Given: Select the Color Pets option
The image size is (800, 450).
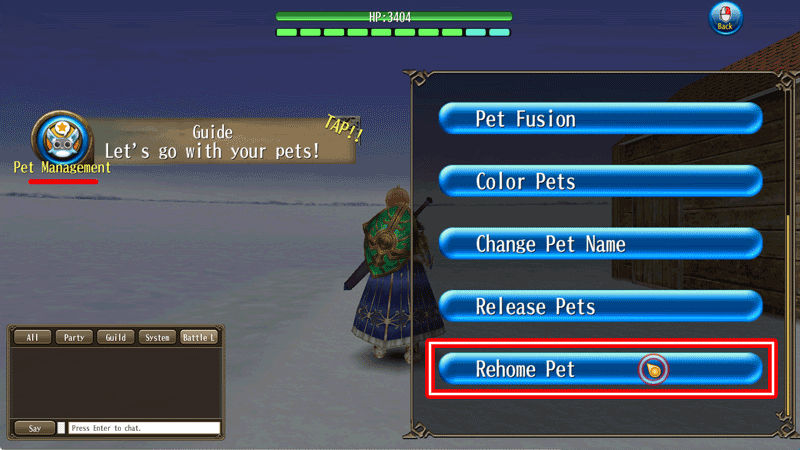Looking at the screenshot, I should tap(600, 182).
